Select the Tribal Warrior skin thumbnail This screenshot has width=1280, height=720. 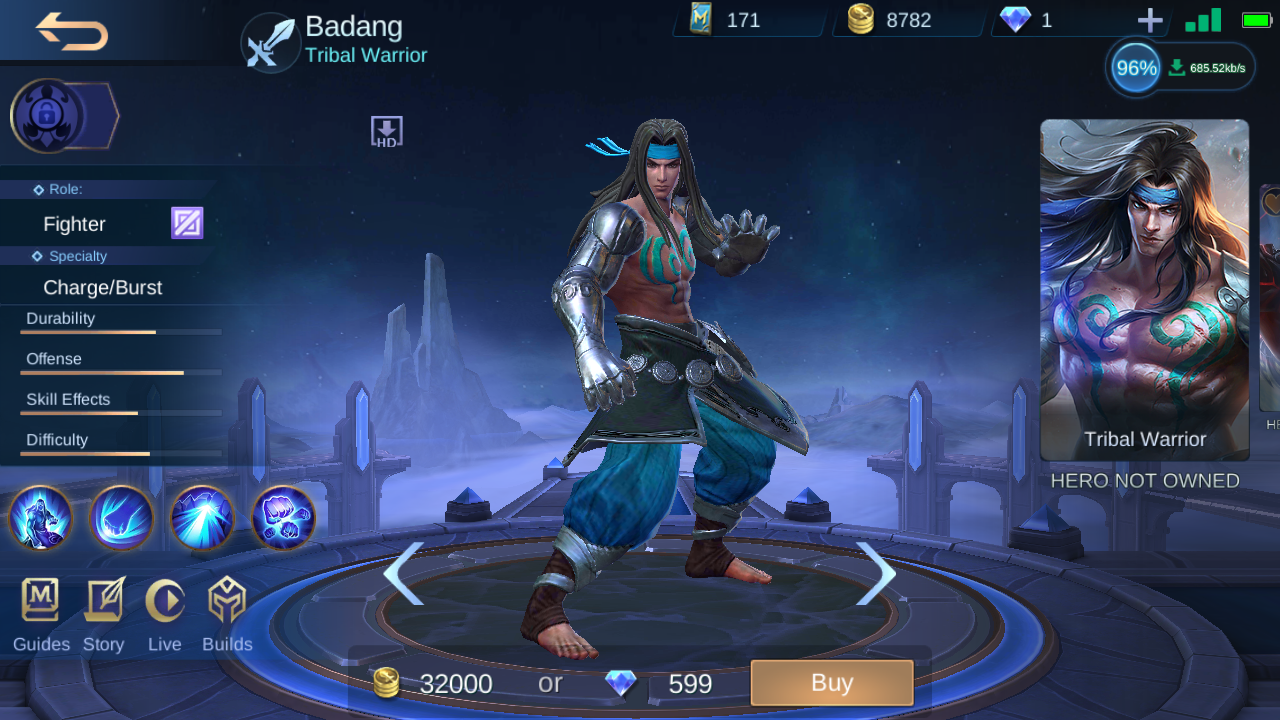coord(1144,290)
